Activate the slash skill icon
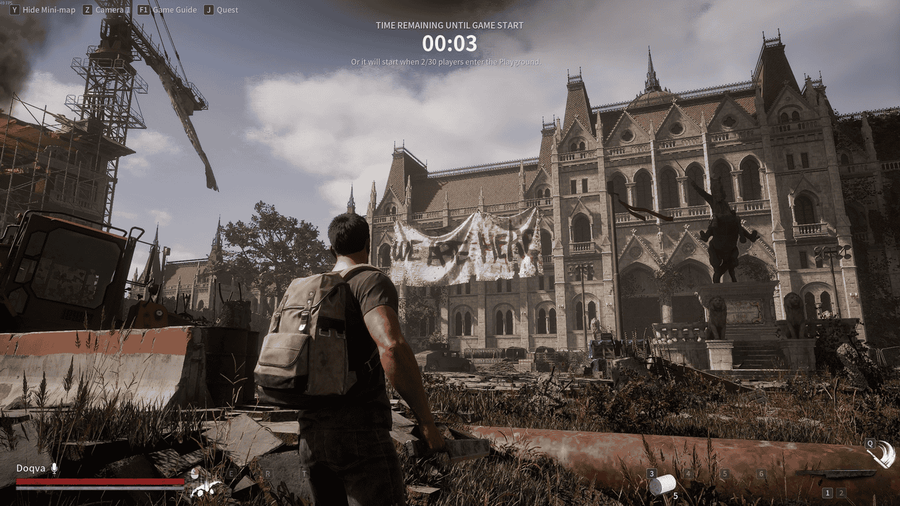Screen dimensions: 900x506 tap(880, 456)
